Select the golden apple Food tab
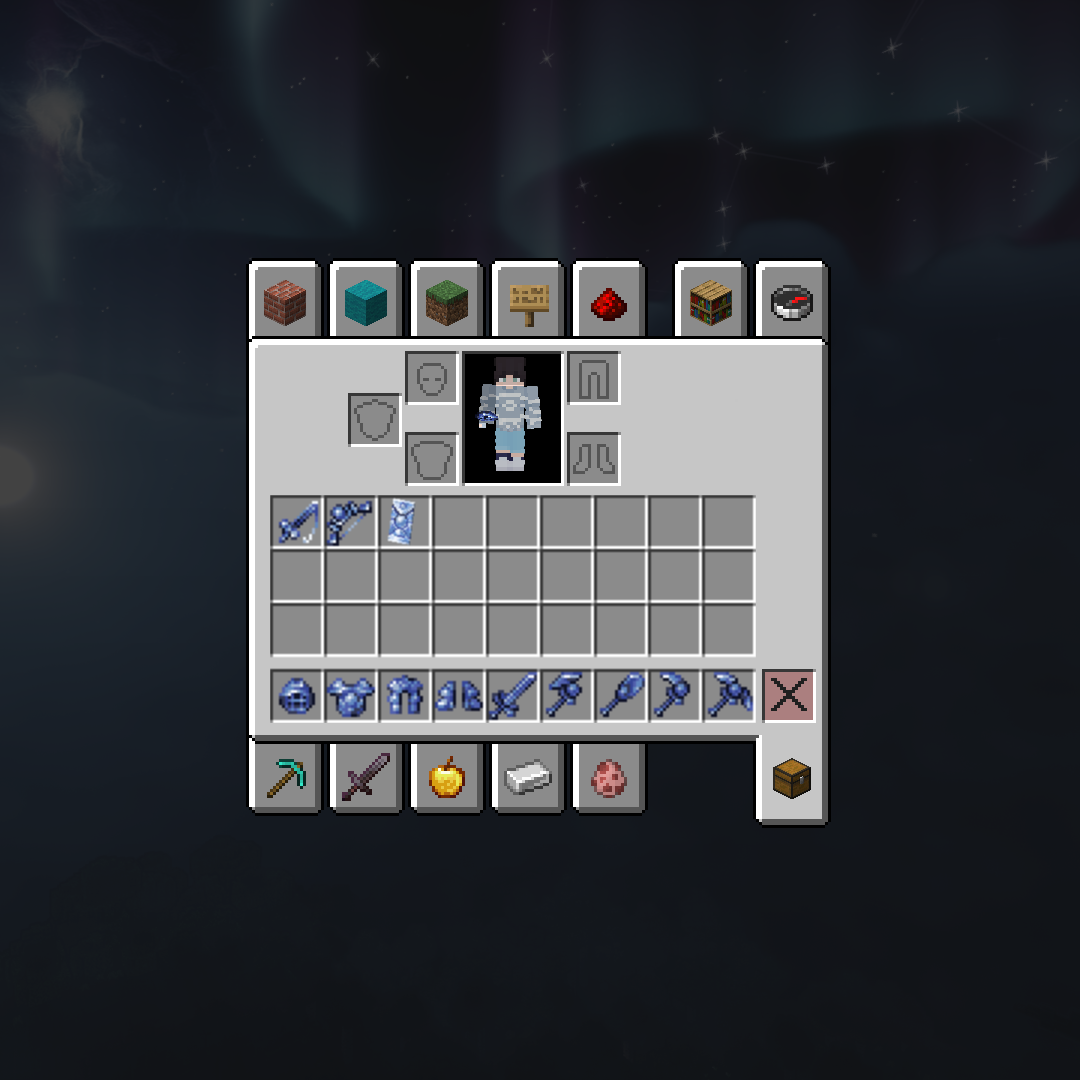Image resolution: width=1080 pixels, height=1080 pixels. pyautogui.click(x=446, y=777)
